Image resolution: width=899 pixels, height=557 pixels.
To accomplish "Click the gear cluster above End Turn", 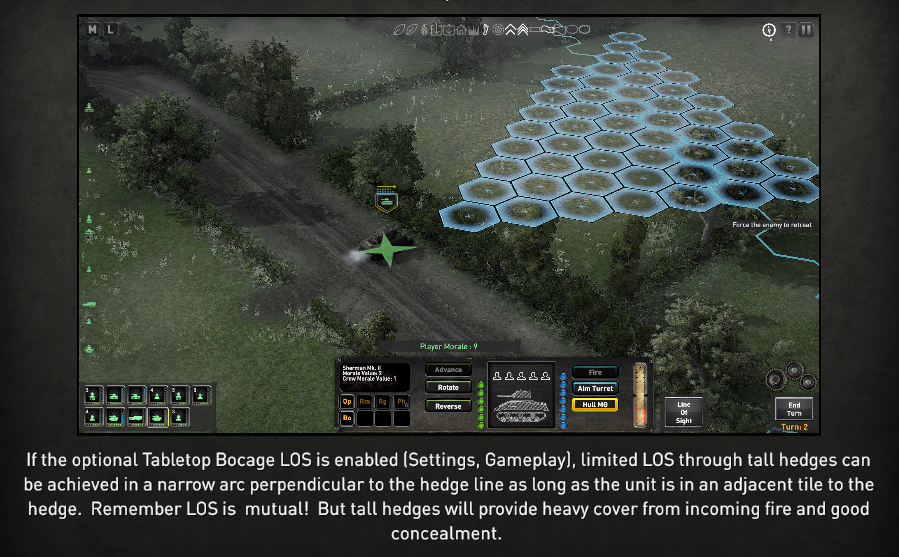I will pyautogui.click(x=790, y=377).
